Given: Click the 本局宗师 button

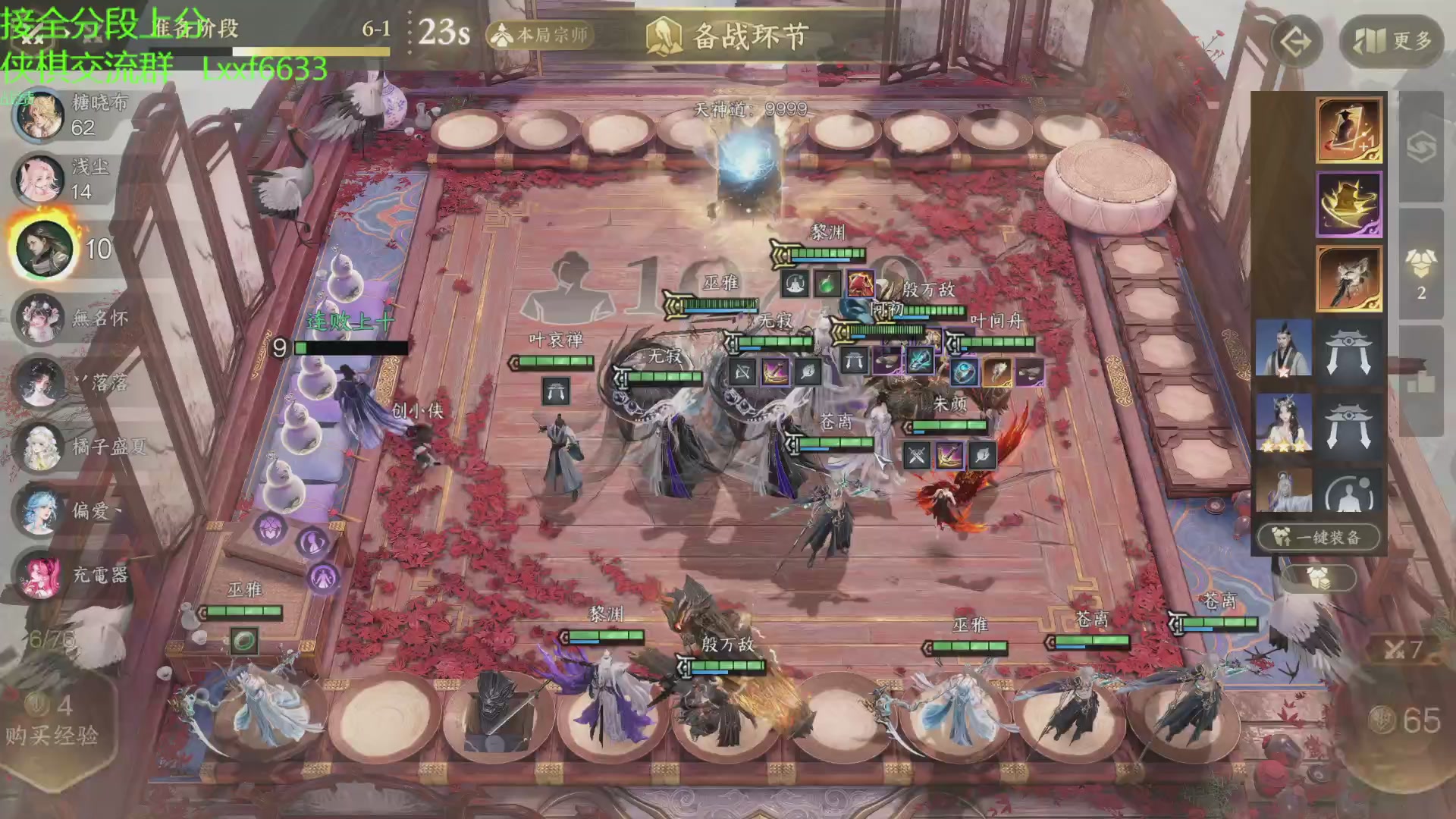Looking at the screenshot, I should tap(540, 35).
